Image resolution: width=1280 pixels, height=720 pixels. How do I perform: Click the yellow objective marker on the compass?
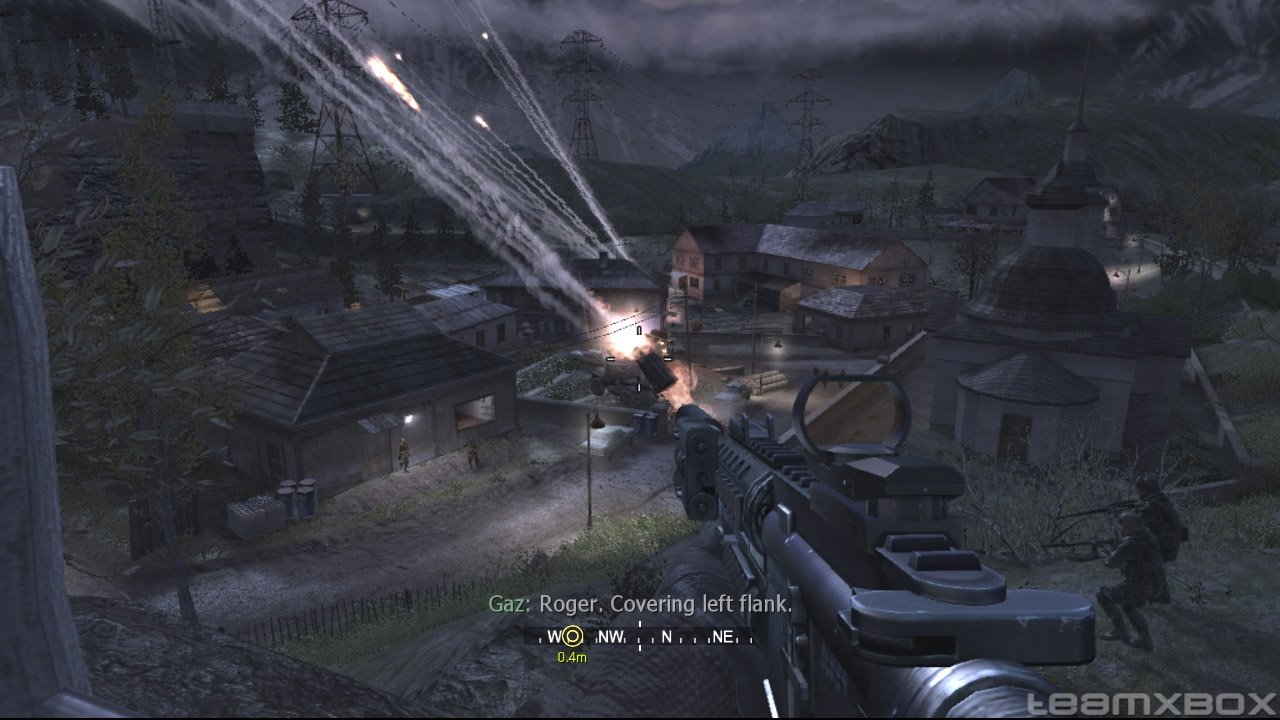(x=572, y=636)
